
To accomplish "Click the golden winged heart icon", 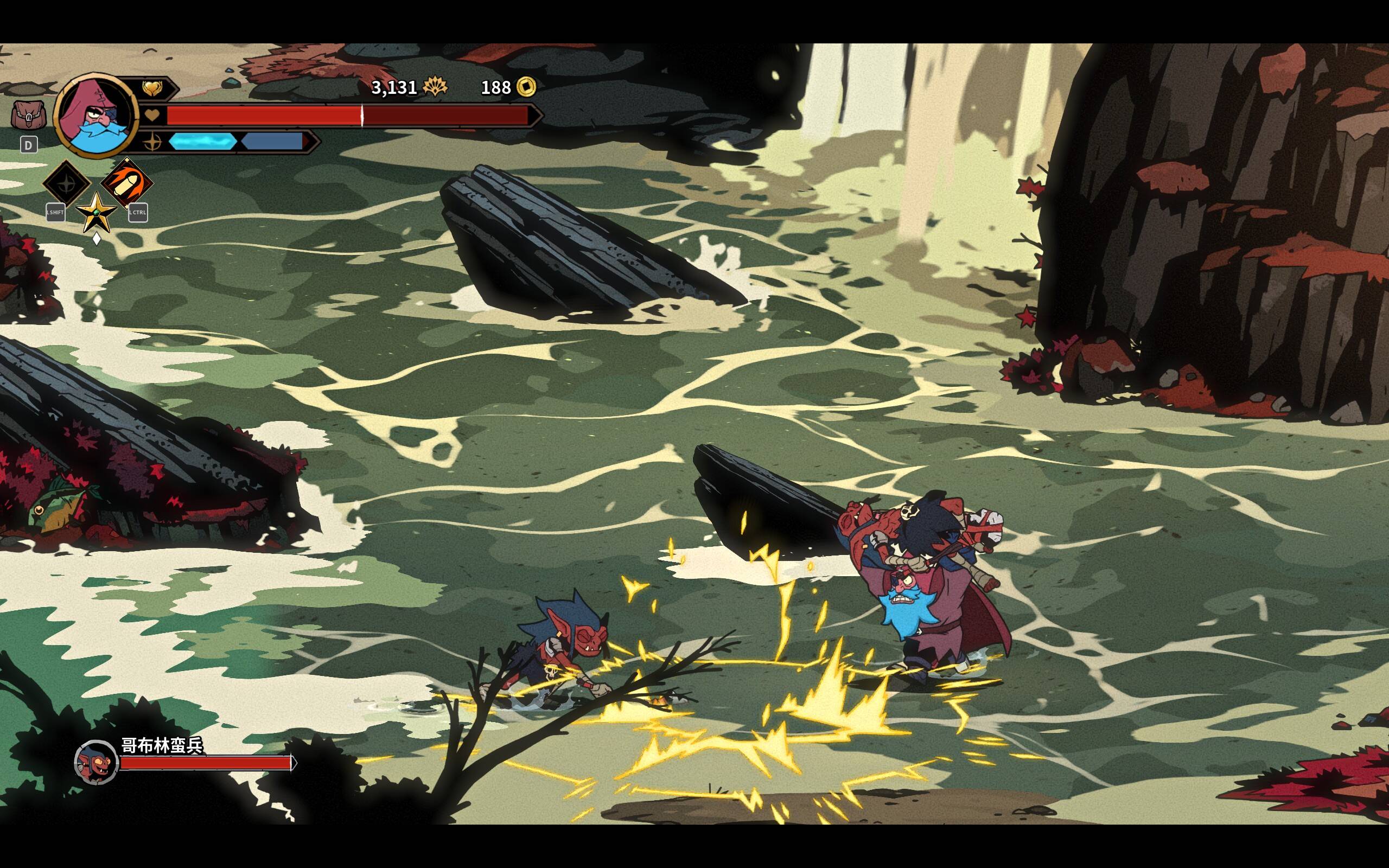I will point(152,88).
